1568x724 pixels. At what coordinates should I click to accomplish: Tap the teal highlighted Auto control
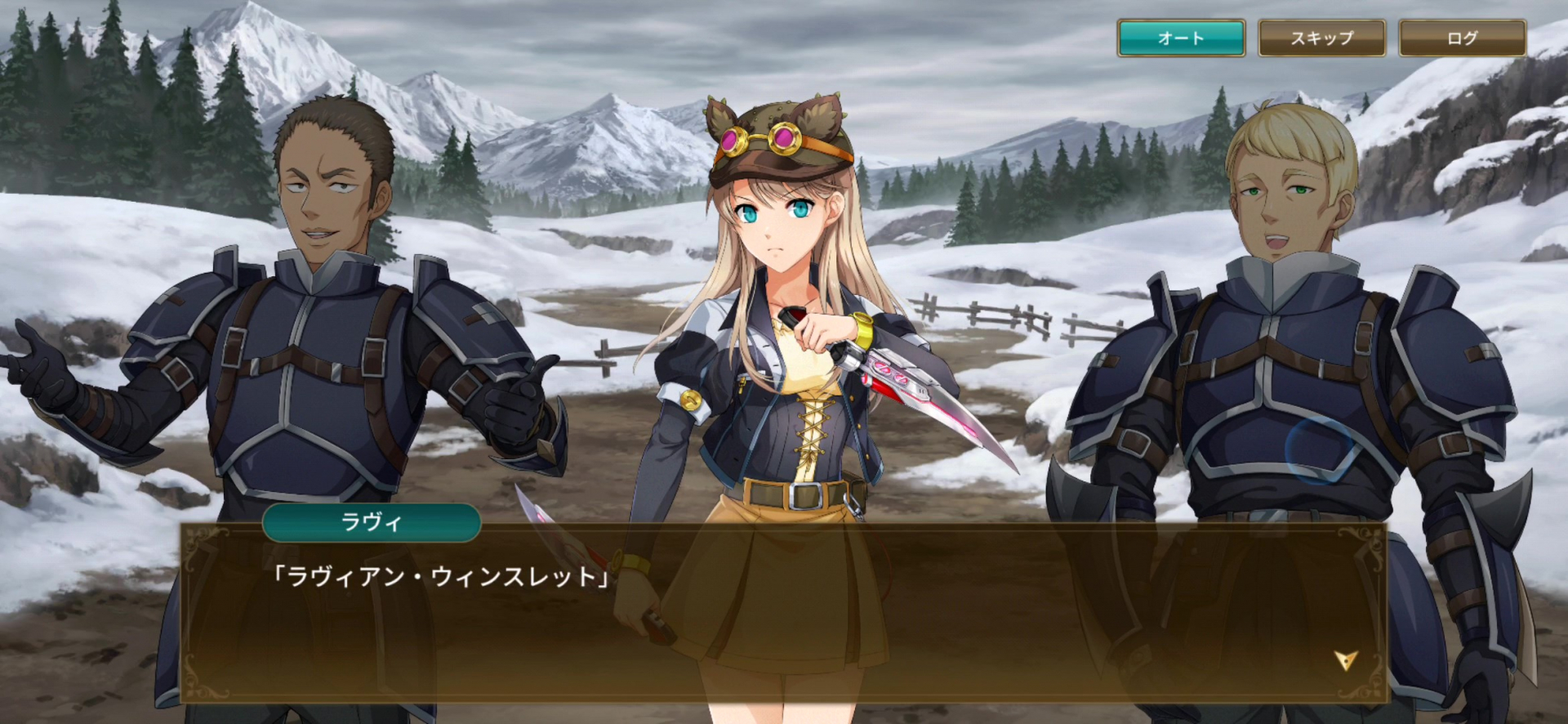point(1181,37)
